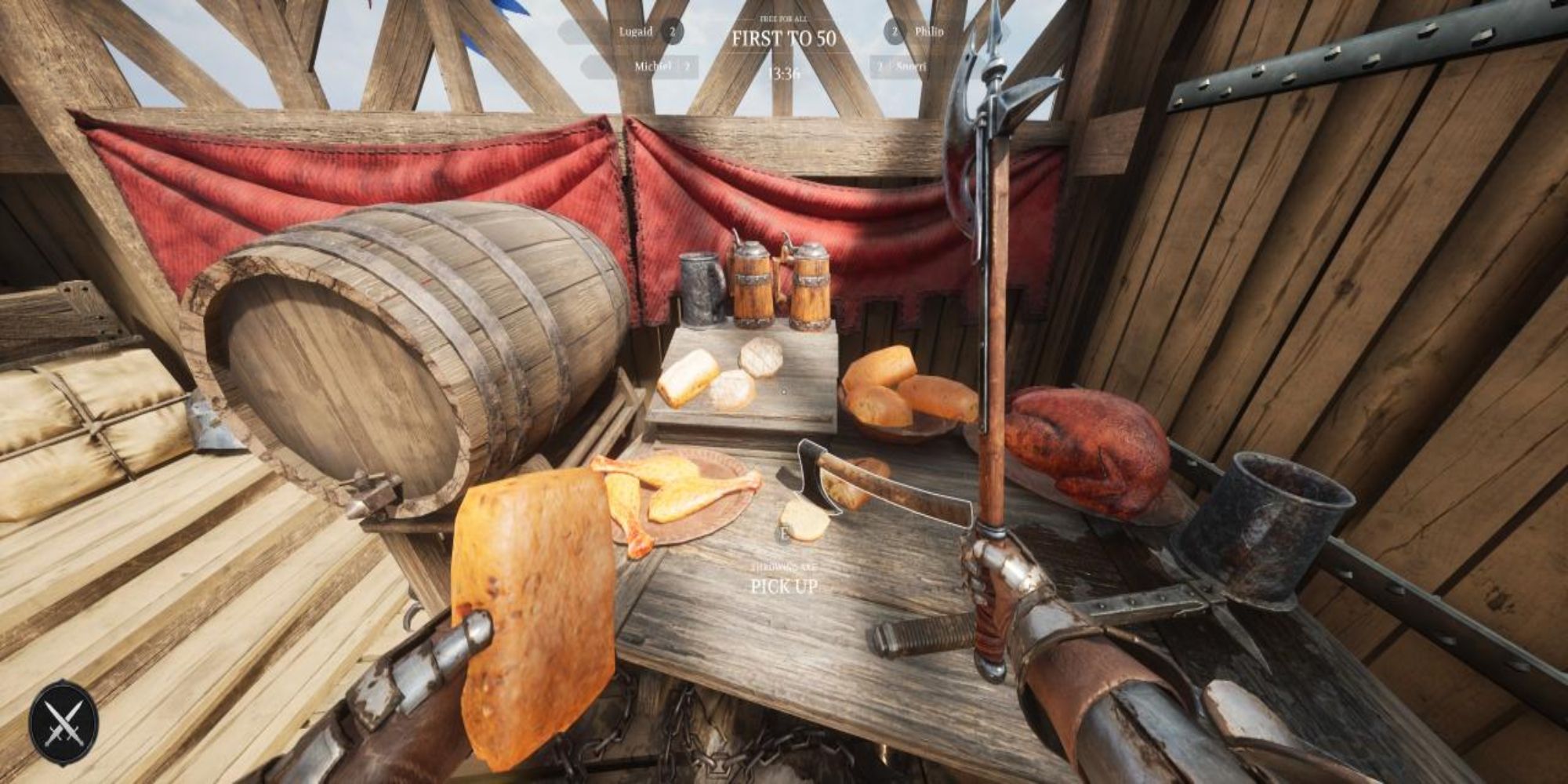Click Lugaid's score badge showing 2
The width and height of the screenshot is (1568, 784).
(x=673, y=31)
